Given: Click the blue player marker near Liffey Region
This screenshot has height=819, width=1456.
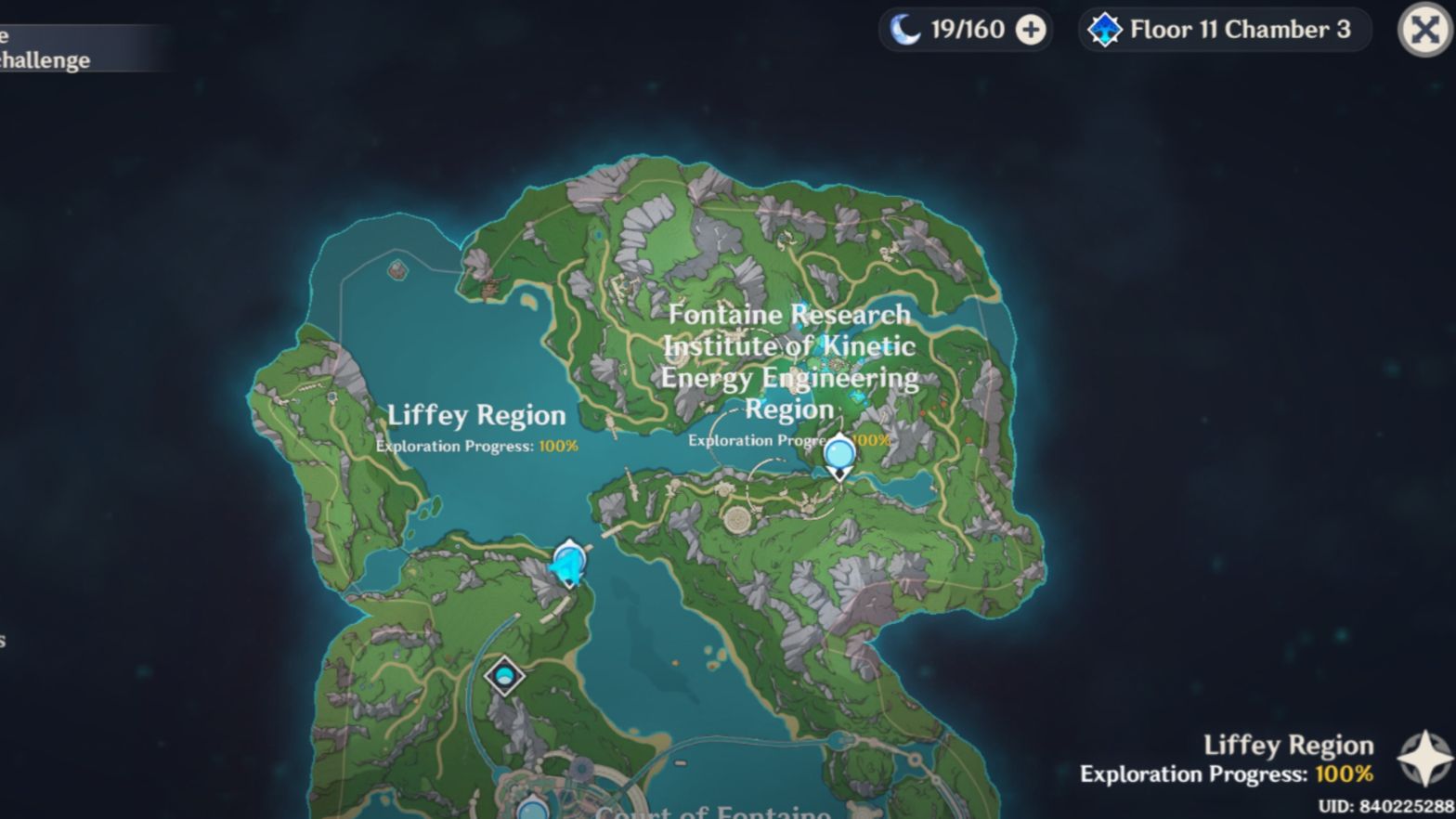Looking at the screenshot, I should (567, 562).
